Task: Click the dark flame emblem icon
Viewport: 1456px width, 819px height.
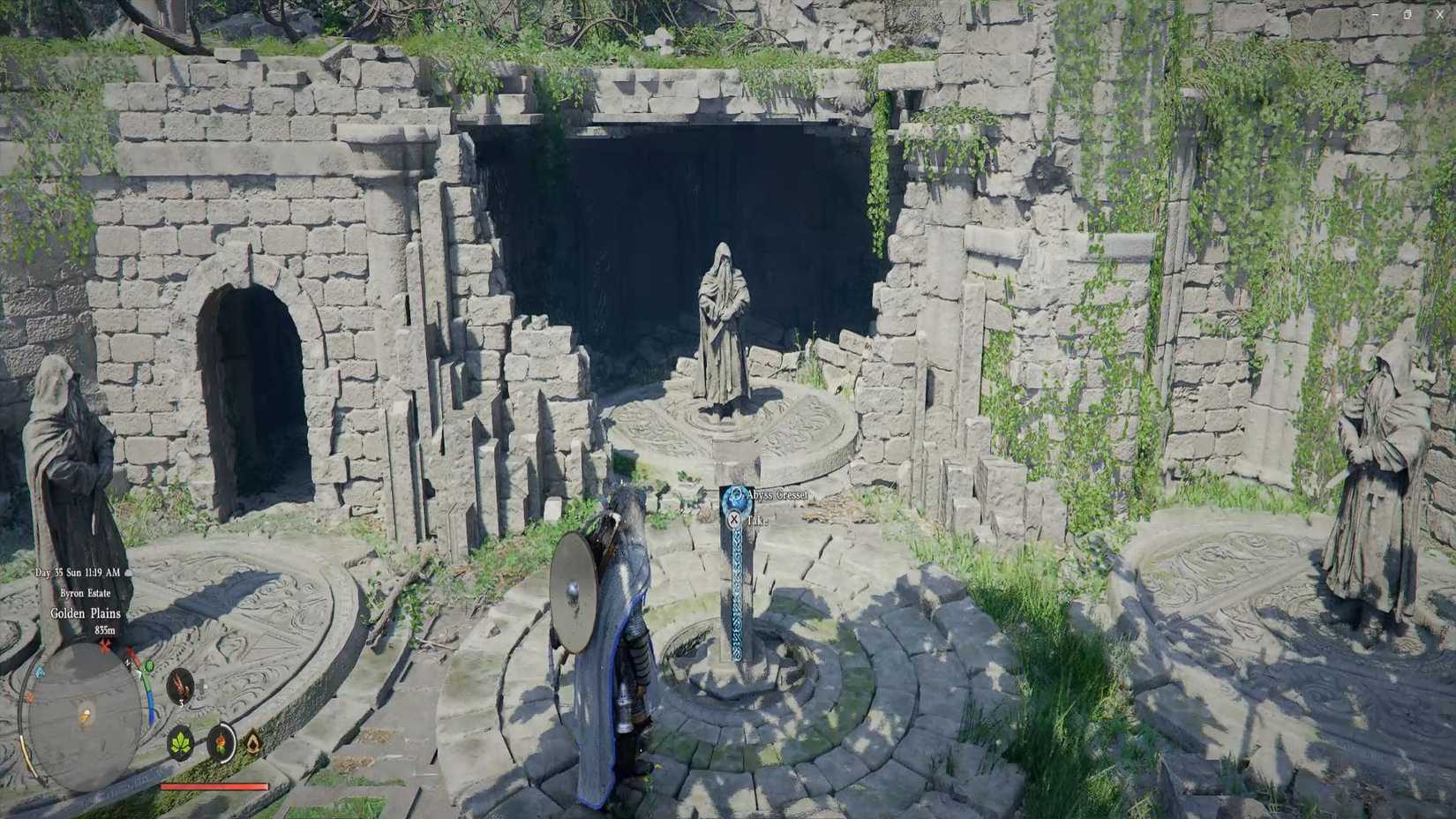Action: click(251, 744)
